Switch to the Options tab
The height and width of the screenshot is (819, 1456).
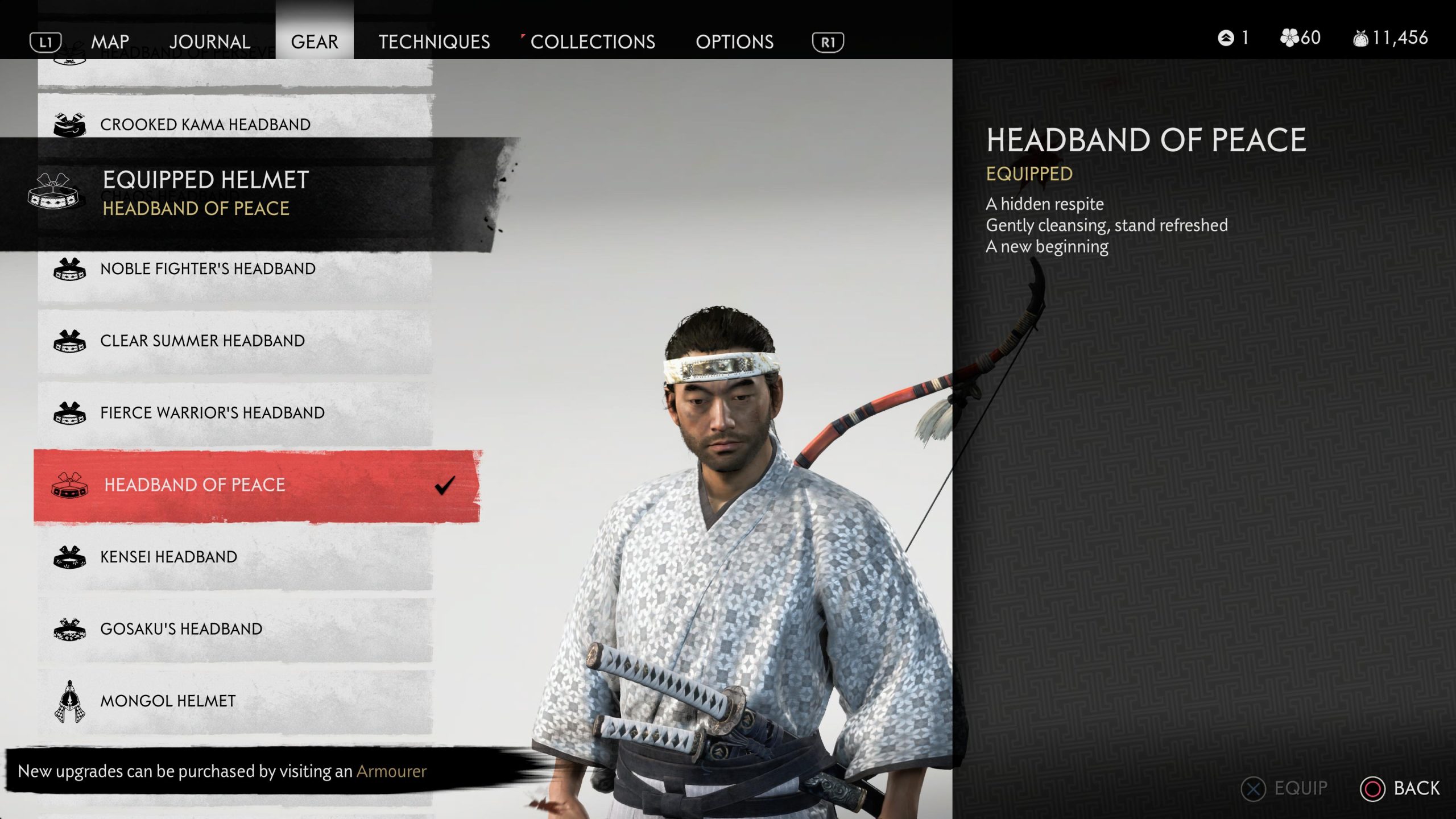734,42
